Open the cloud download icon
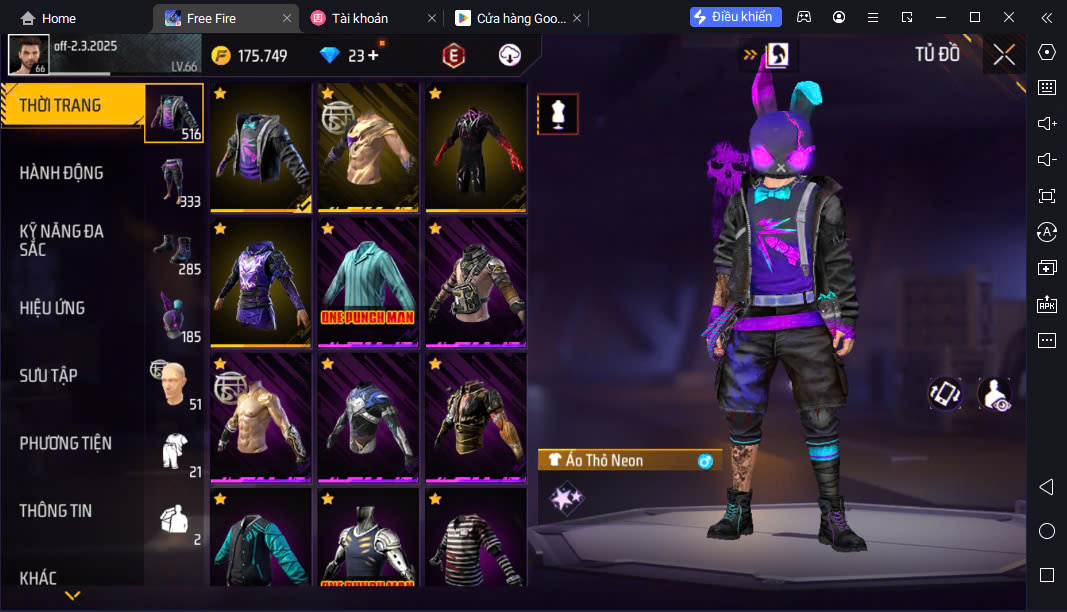The height and width of the screenshot is (612, 1067). (510, 56)
